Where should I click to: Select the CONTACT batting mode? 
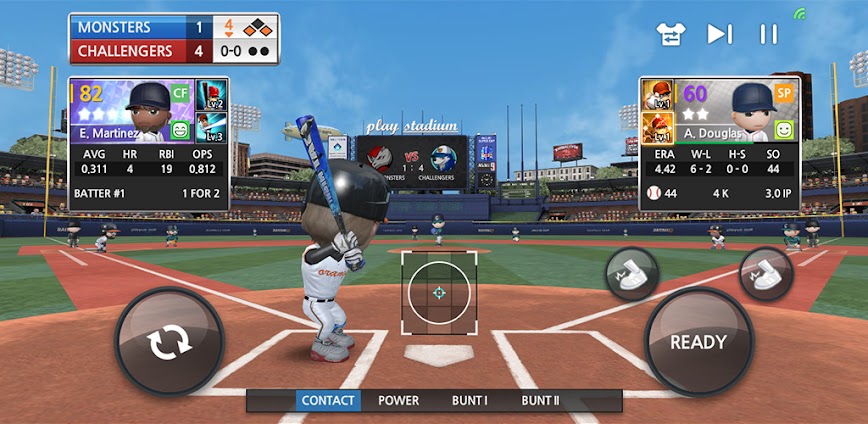328,401
